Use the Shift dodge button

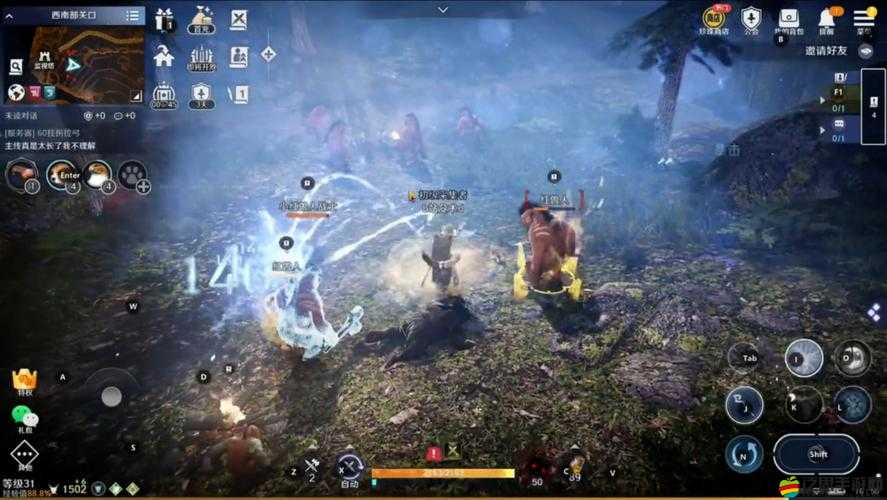point(816,453)
